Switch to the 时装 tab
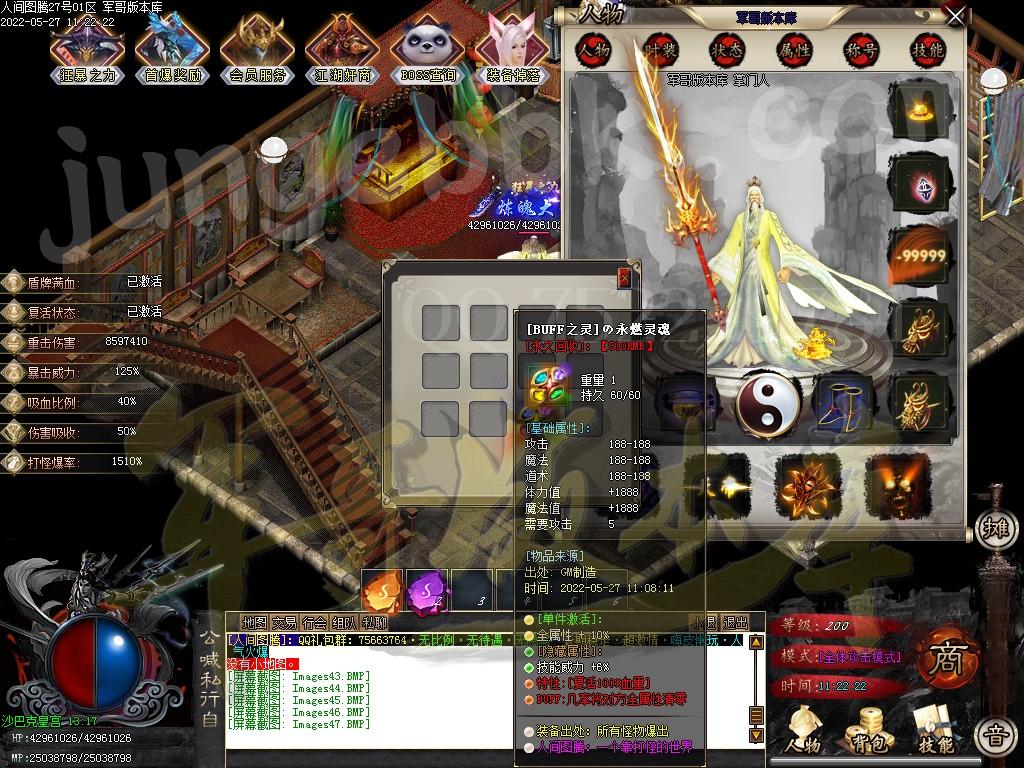 coord(660,49)
